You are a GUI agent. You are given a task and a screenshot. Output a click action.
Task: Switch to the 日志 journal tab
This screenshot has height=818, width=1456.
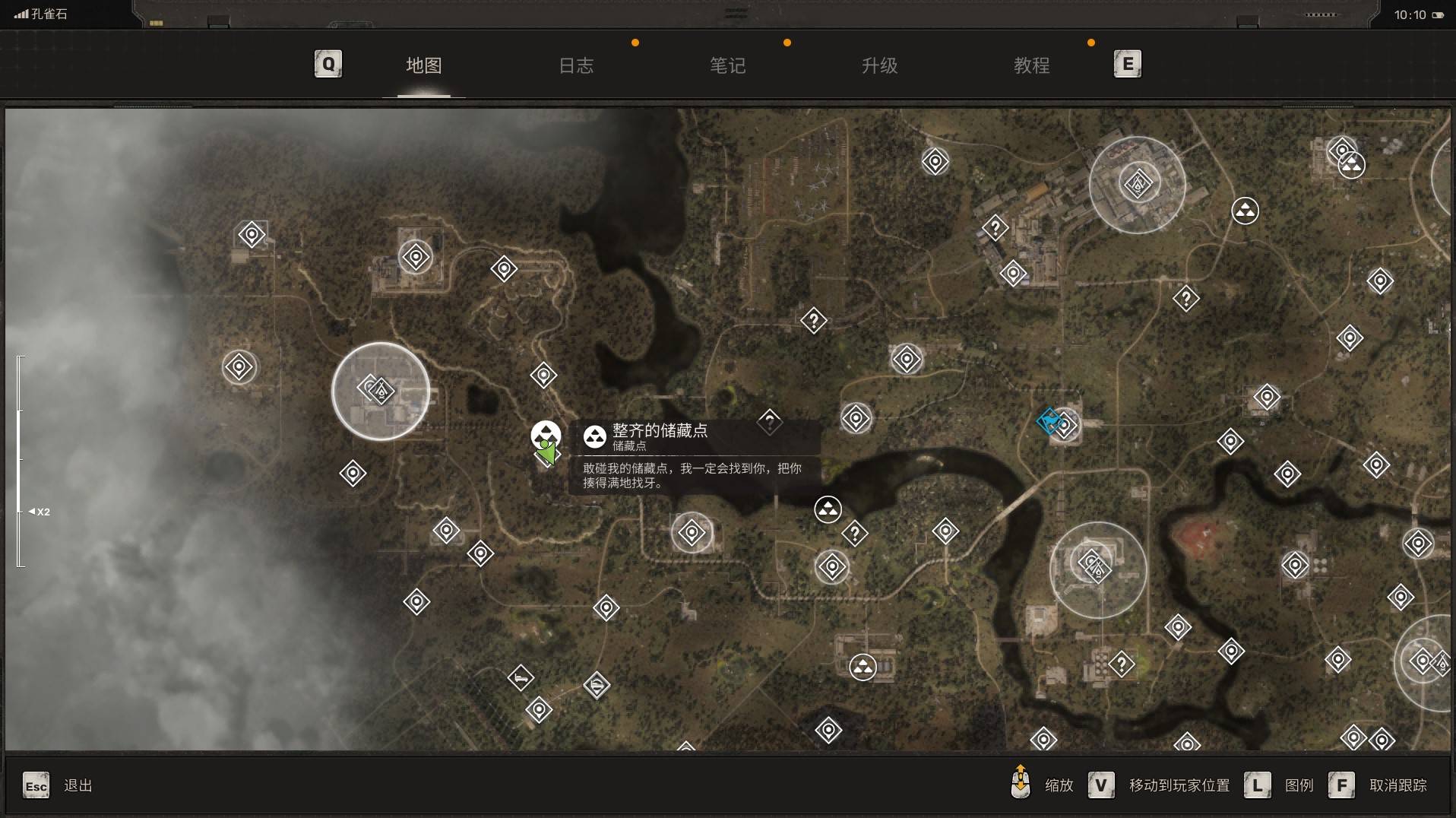(x=575, y=66)
